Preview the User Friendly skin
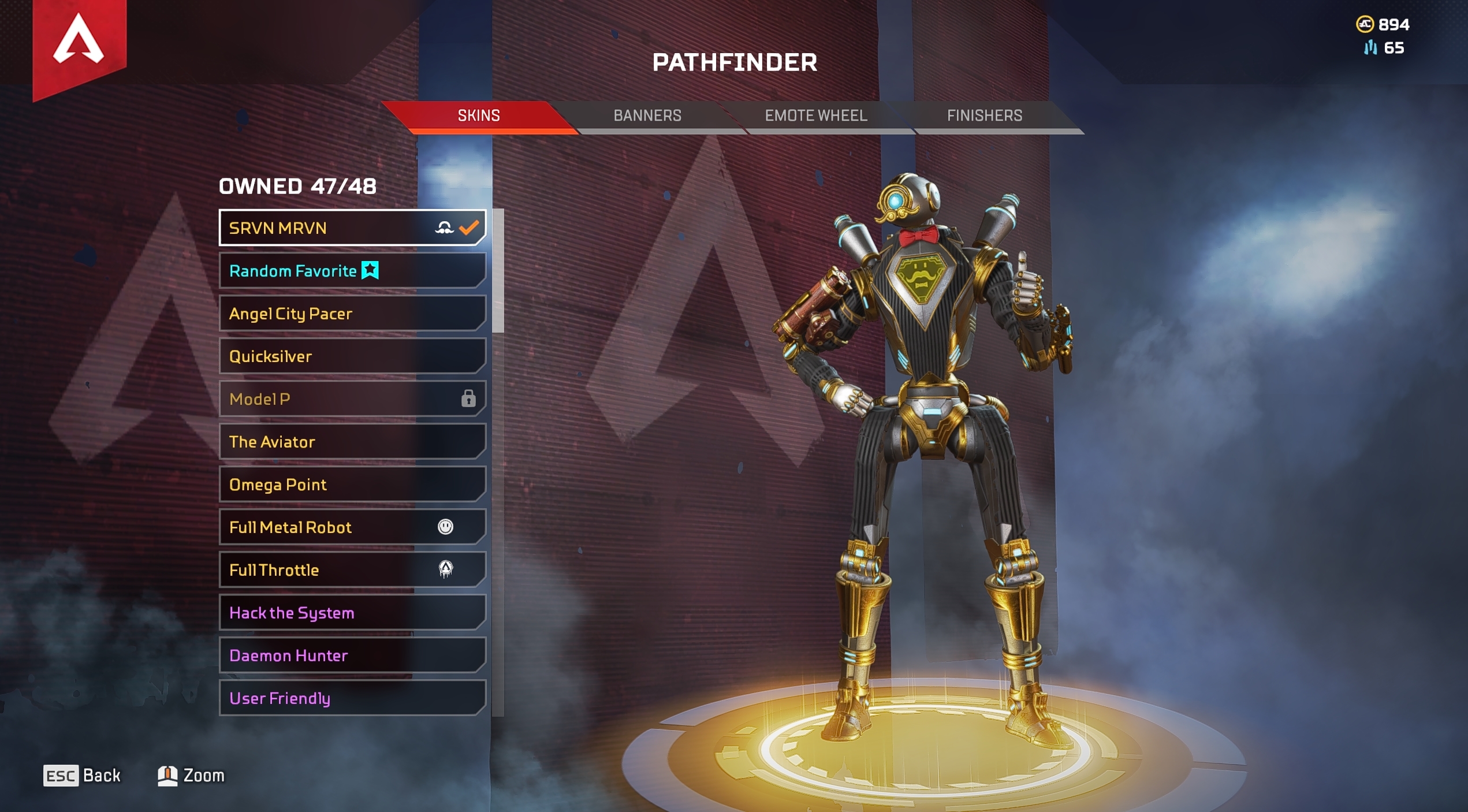The width and height of the screenshot is (1468, 812). click(x=352, y=698)
